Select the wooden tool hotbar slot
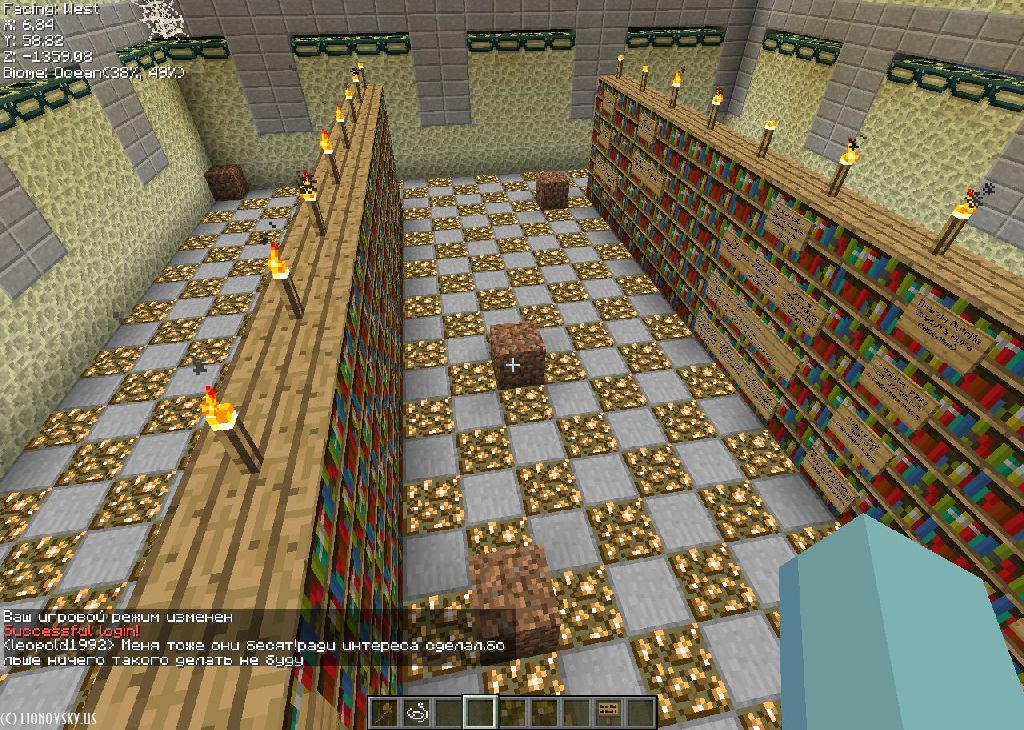 [385, 712]
